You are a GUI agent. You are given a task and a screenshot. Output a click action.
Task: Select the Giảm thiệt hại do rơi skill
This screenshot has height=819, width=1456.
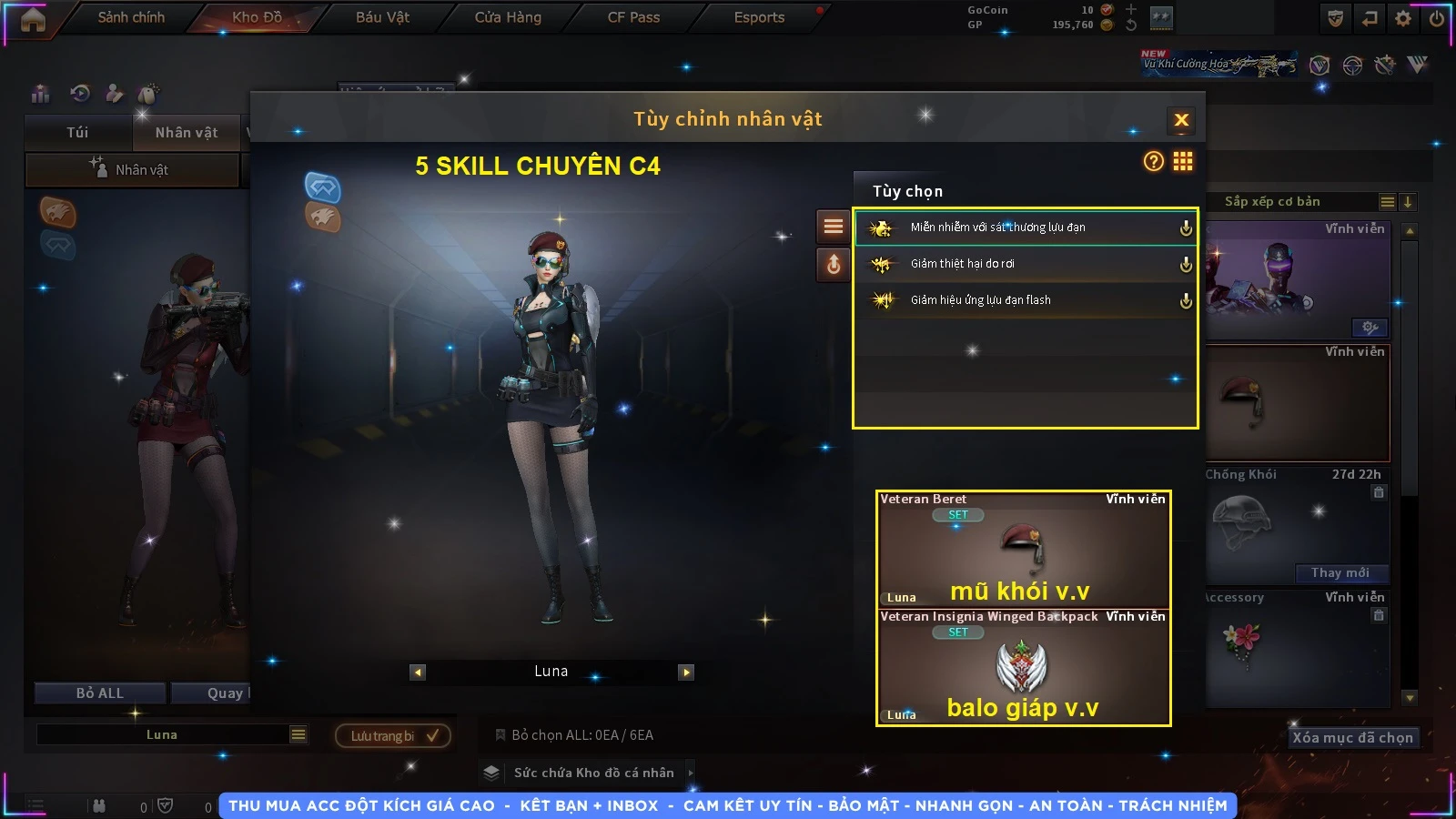[1025, 264]
